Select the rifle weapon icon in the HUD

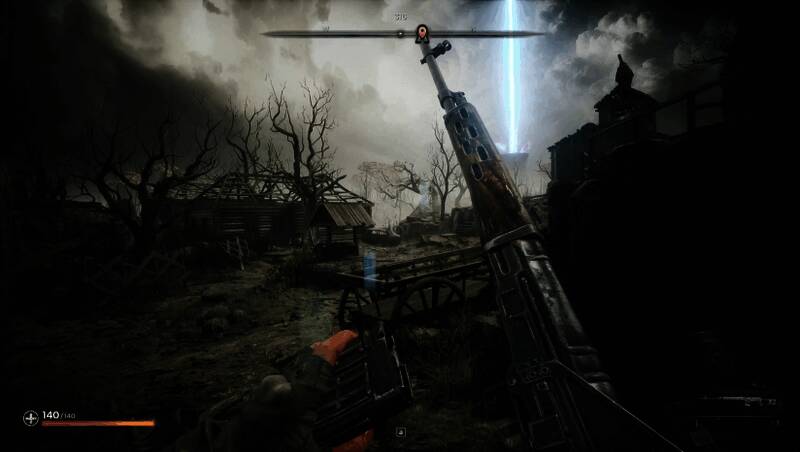(738, 402)
